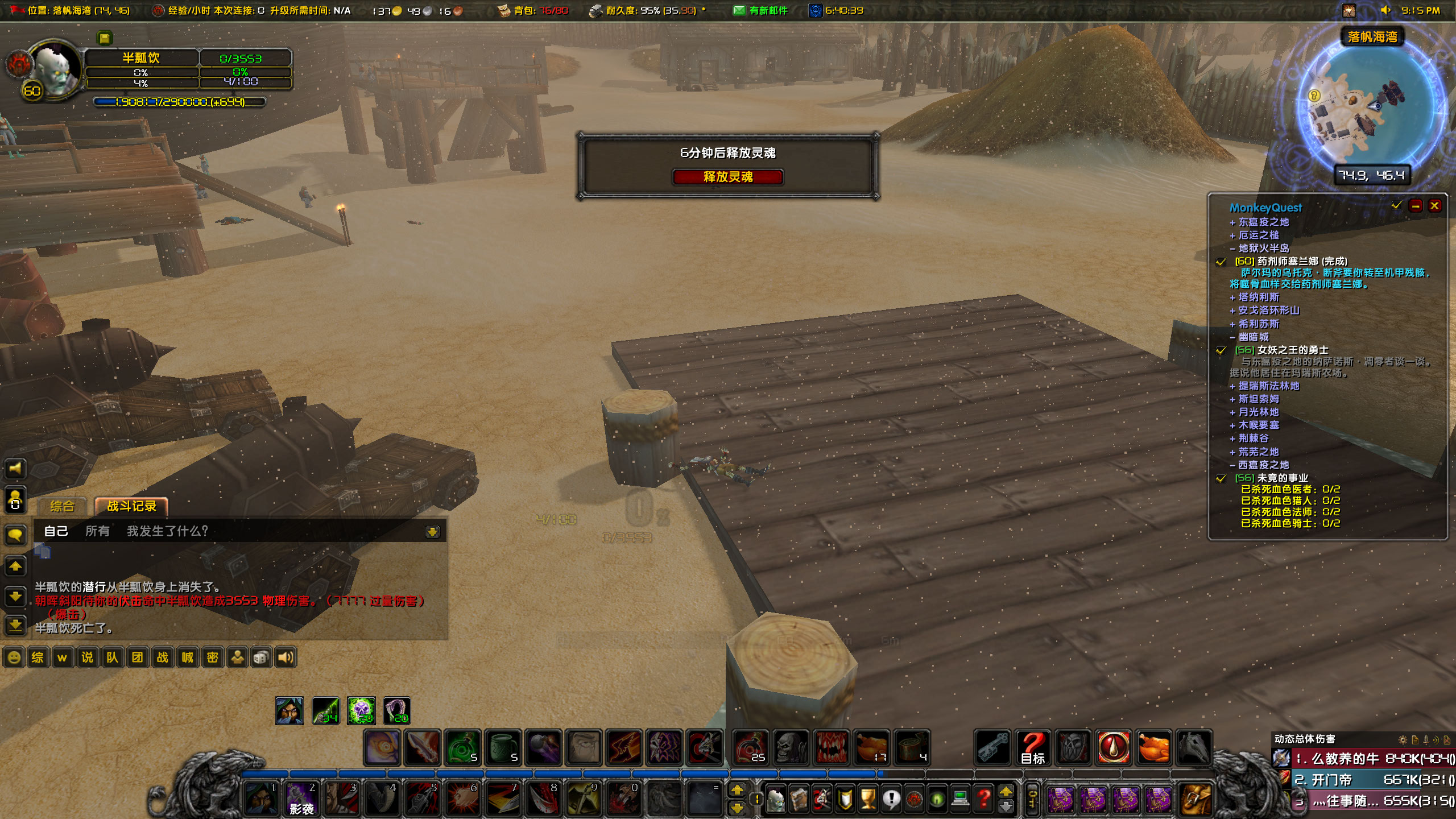Select the 综合 chat tab

(63, 505)
